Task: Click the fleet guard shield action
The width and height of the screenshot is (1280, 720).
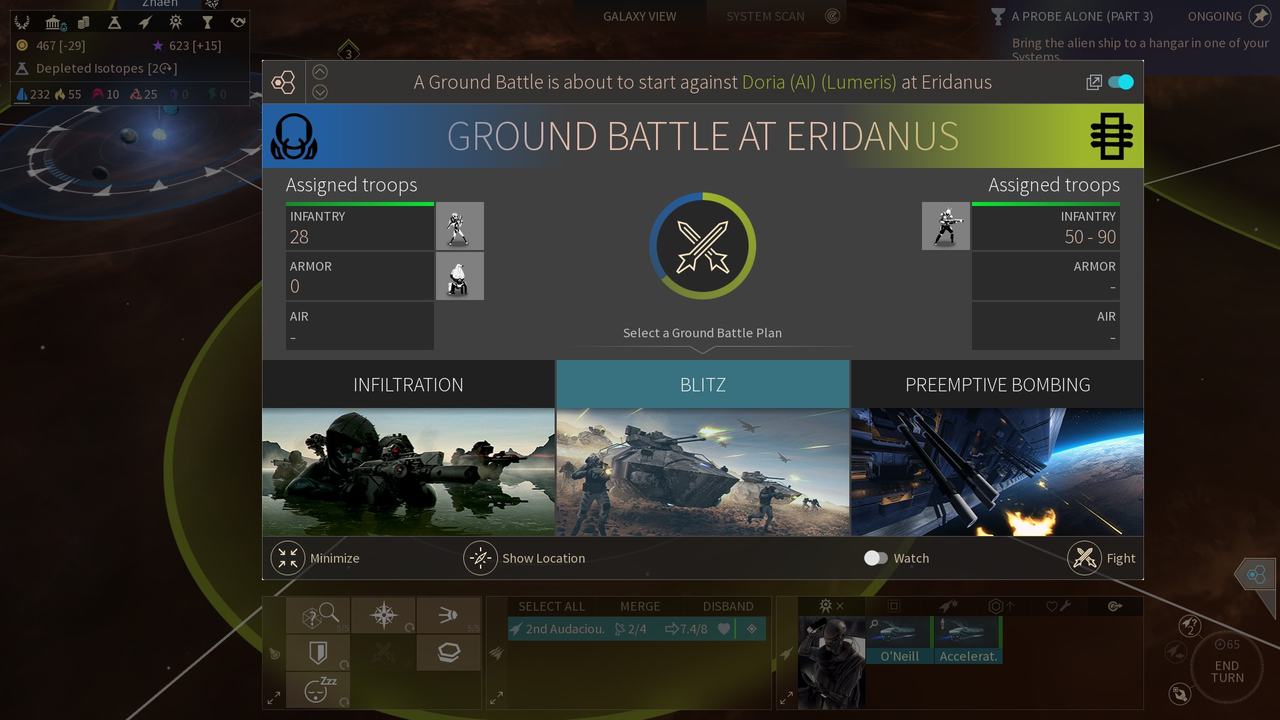Action: (x=318, y=653)
